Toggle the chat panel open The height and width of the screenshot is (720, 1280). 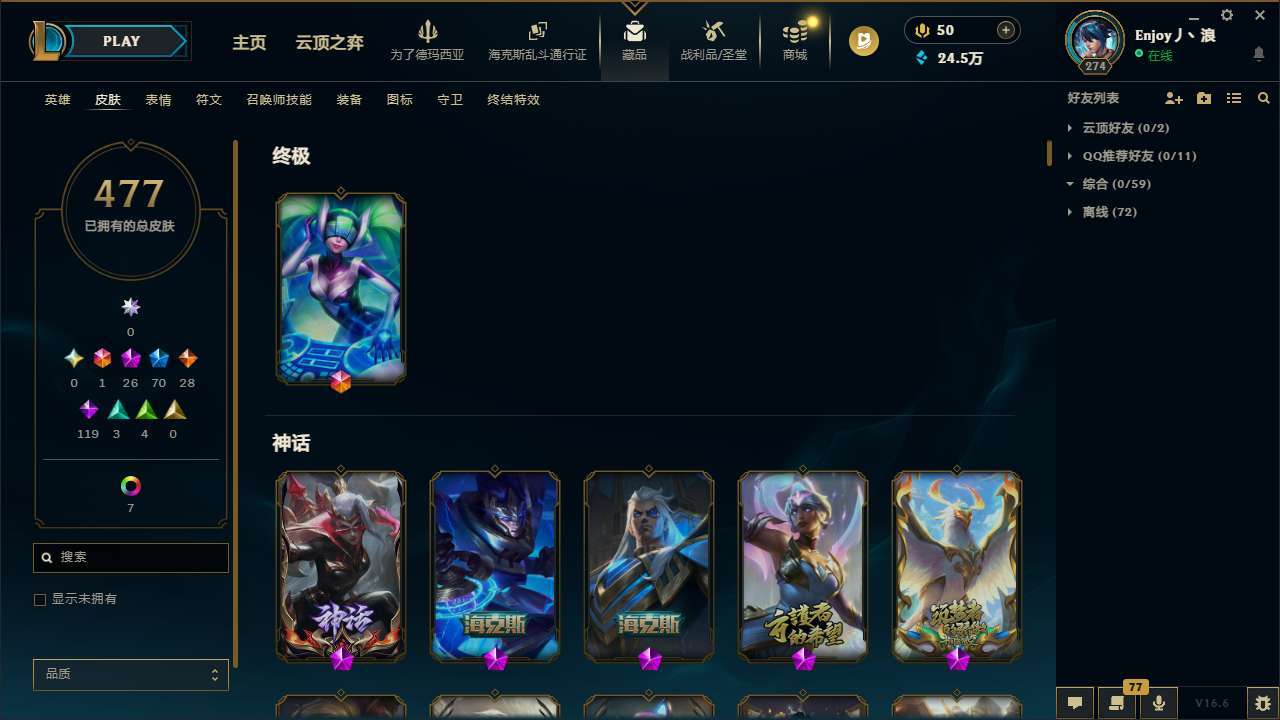pos(1075,702)
